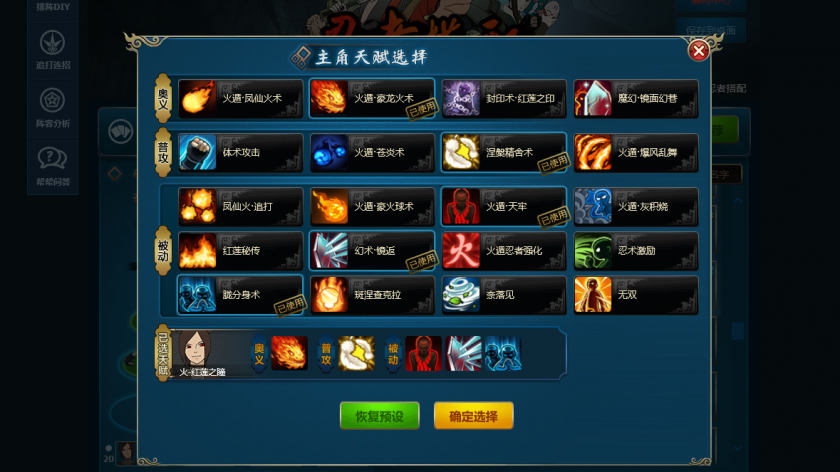
Task: Select the 火遁·天牢 passive
Action: click(504, 207)
